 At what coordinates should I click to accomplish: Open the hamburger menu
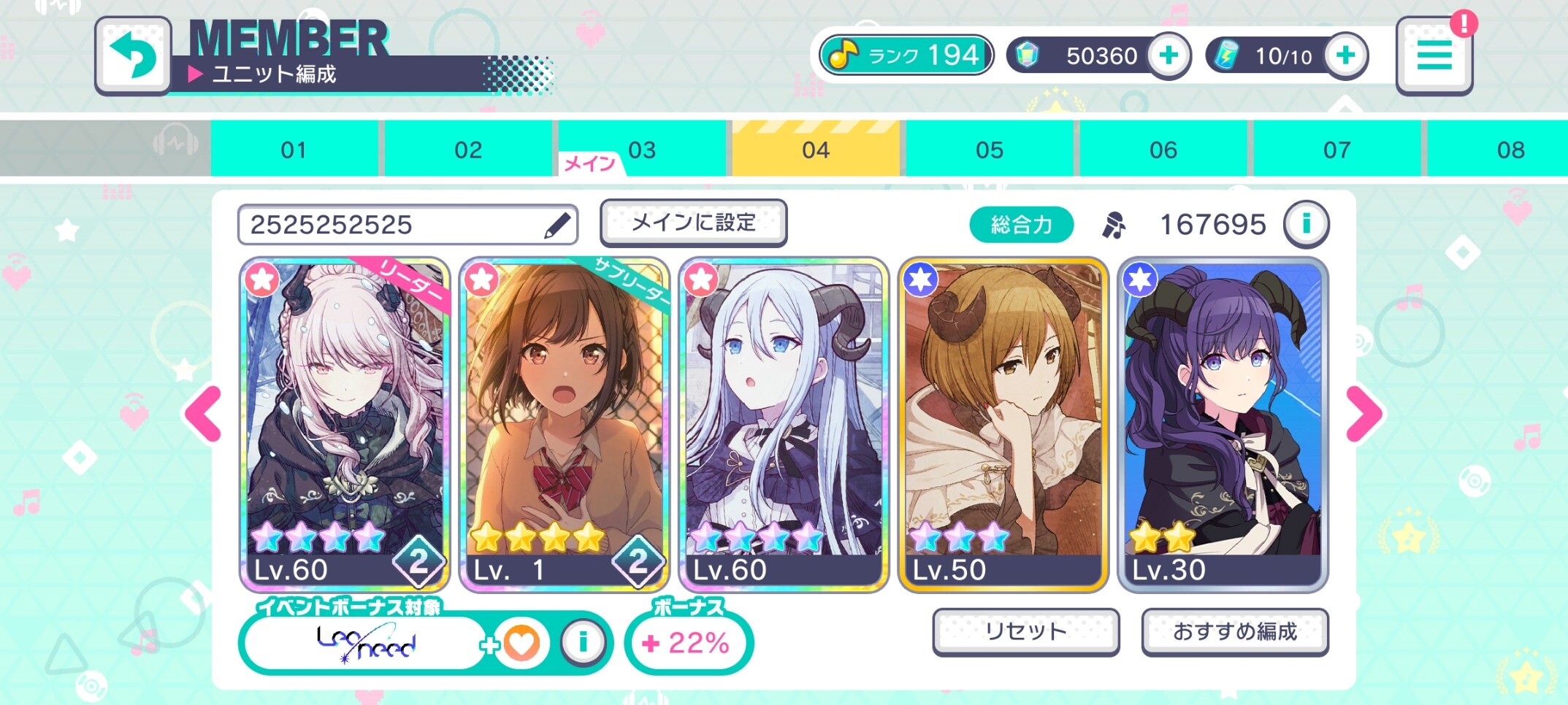(x=1434, y=56)
